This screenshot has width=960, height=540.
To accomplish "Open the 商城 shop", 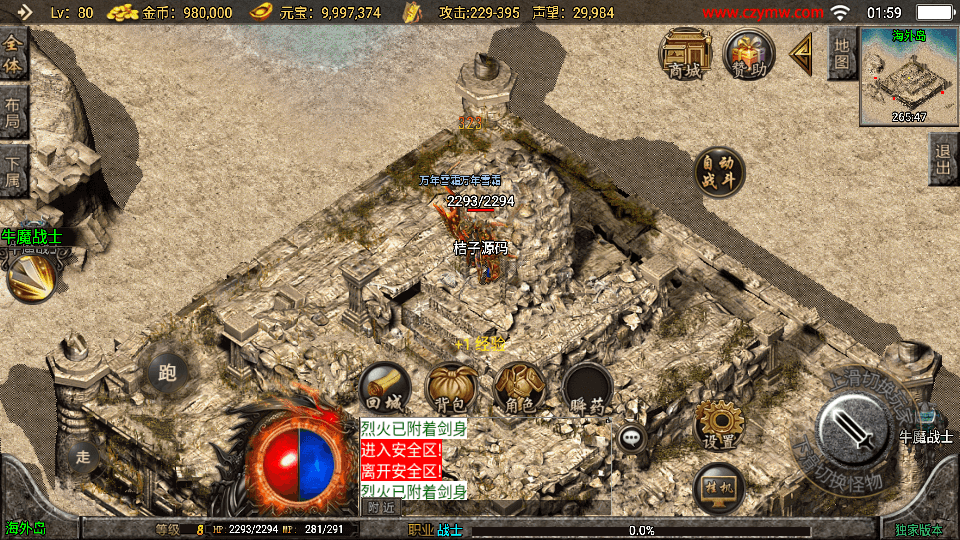I will pyautogui.click(x=685, y=54).
